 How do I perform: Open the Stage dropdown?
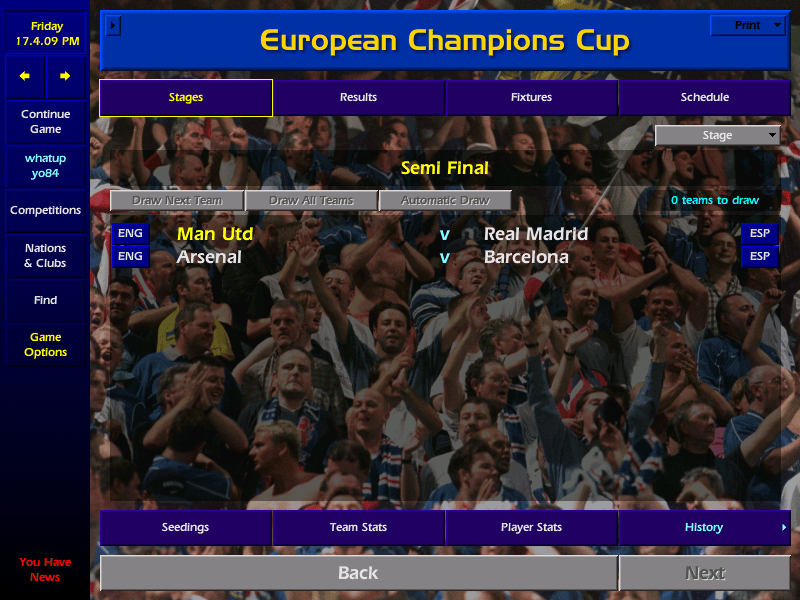[x=717, y=136]
